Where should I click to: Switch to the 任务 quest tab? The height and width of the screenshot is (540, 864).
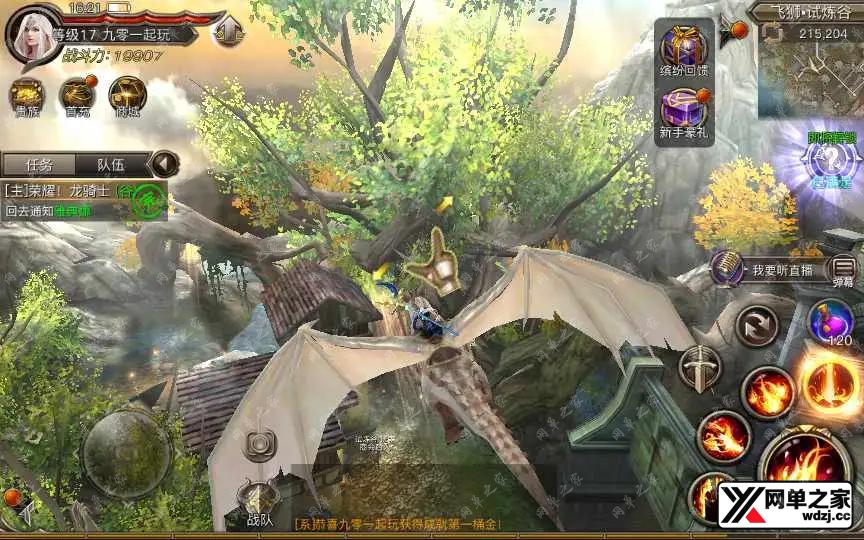tap(40, 165)
